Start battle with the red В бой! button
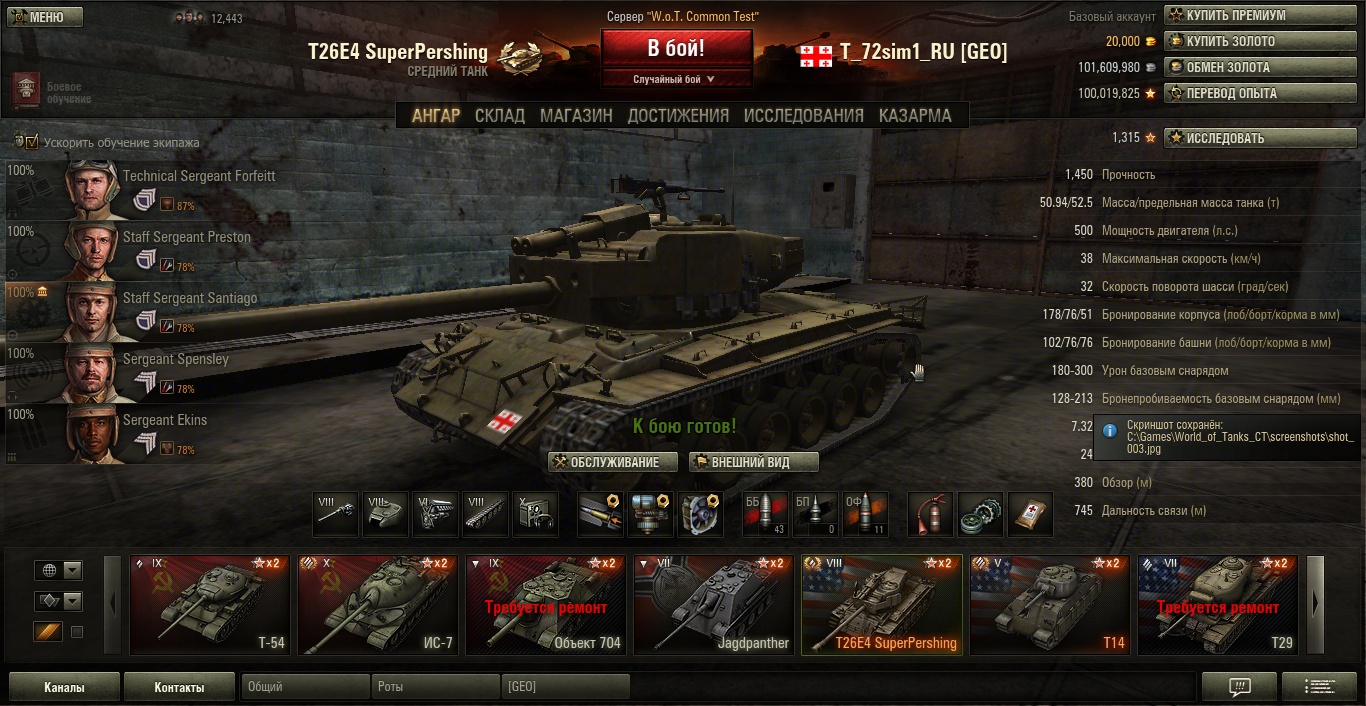The image size is (1366, 706). [x=676, y=48]
